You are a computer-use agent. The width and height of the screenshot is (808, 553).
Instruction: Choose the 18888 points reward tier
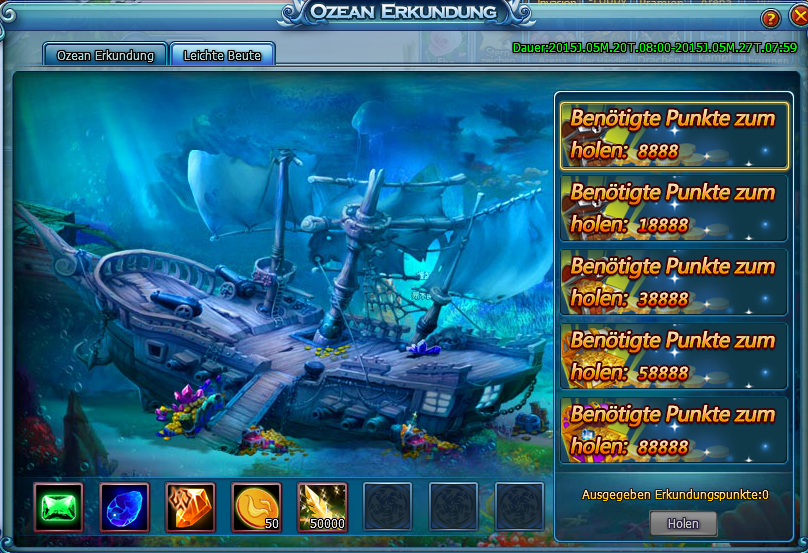[x=672, y=208]
